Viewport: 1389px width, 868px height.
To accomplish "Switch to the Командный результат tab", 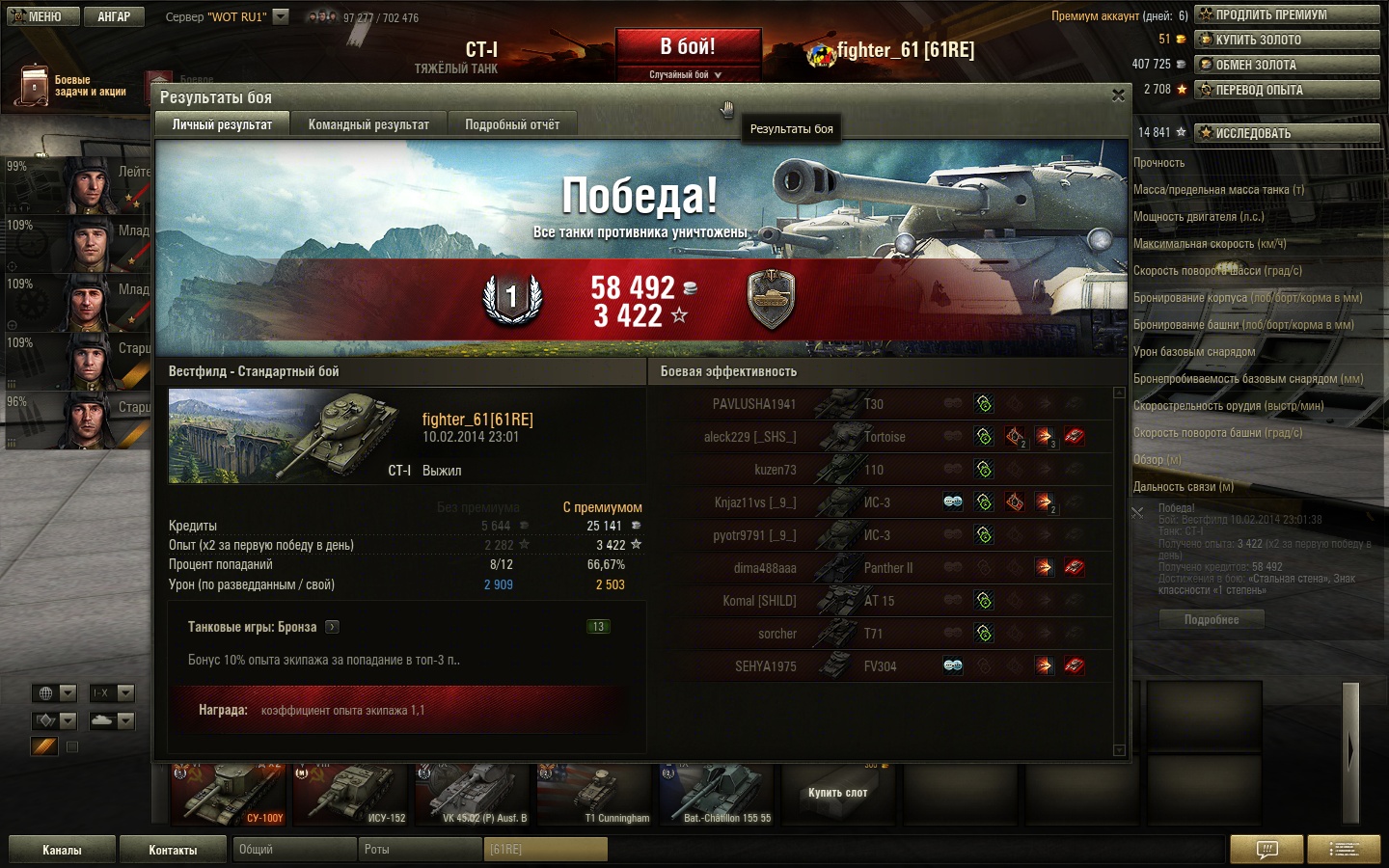I will click(x=368, y=124).
